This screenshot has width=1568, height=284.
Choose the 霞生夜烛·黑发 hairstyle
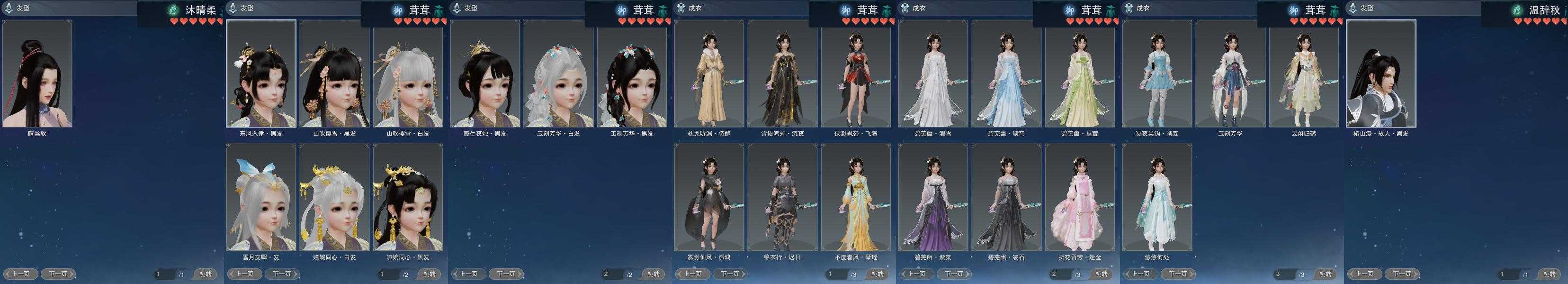coord(484,74)
